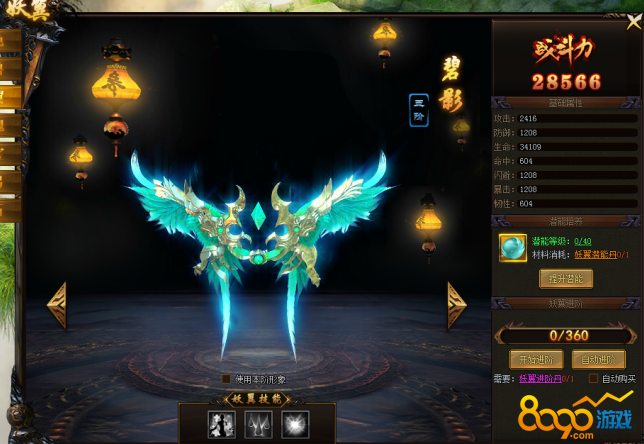Close the 妖翼 wings window
The width and height of the screenshot is (644, 444).
pyautogui.click(x=633, y=22)
